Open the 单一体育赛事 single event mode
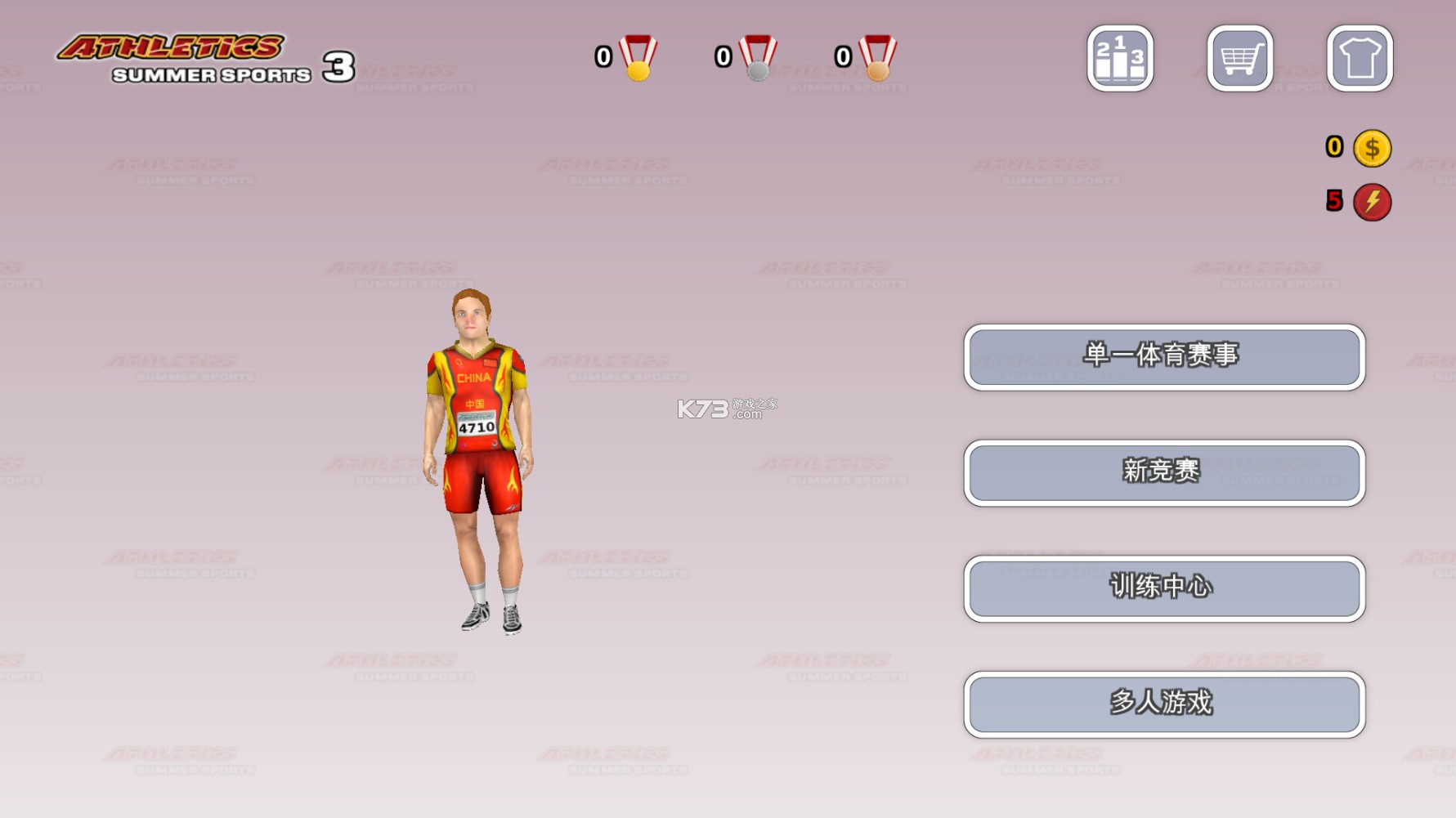 (1164, 357)
